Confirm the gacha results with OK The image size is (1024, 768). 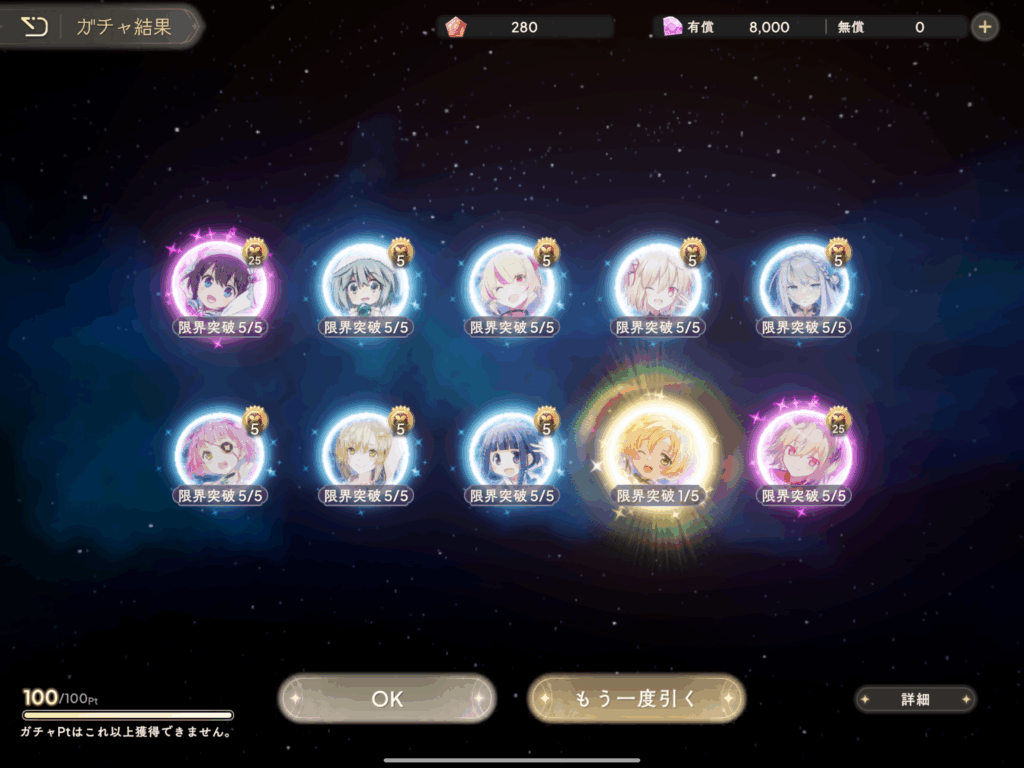point(387,699)
